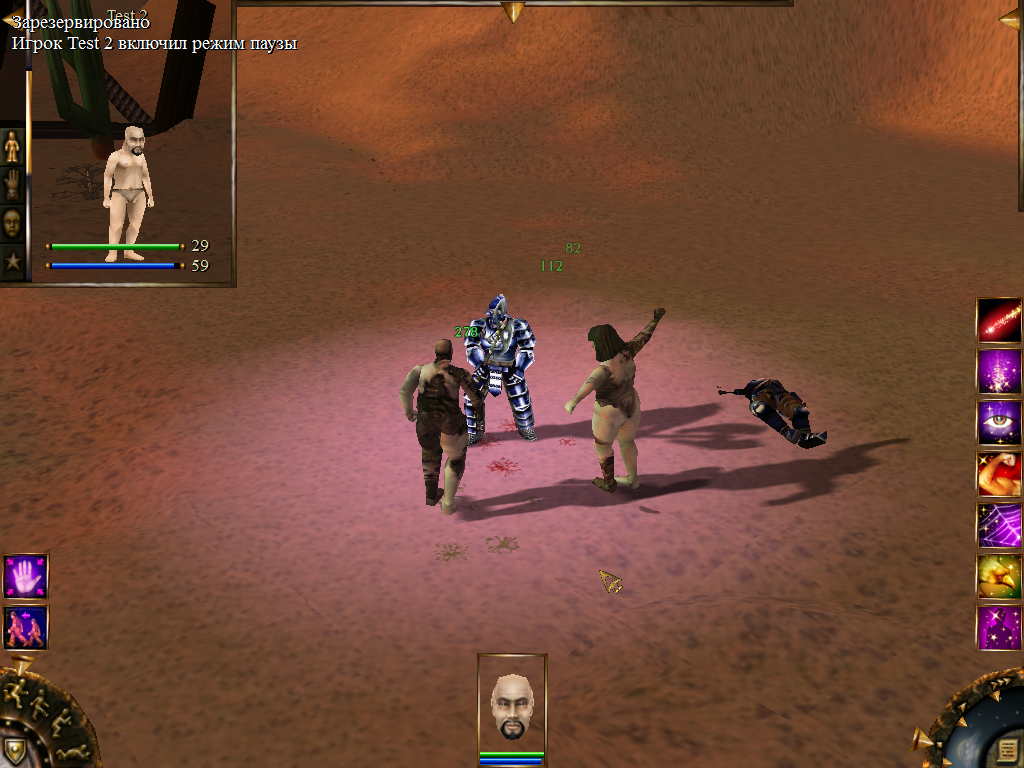The width and height of the screenshot is (1024, 768).
Task: Show the golden face mask tab
Action: (x=12, y=223)
